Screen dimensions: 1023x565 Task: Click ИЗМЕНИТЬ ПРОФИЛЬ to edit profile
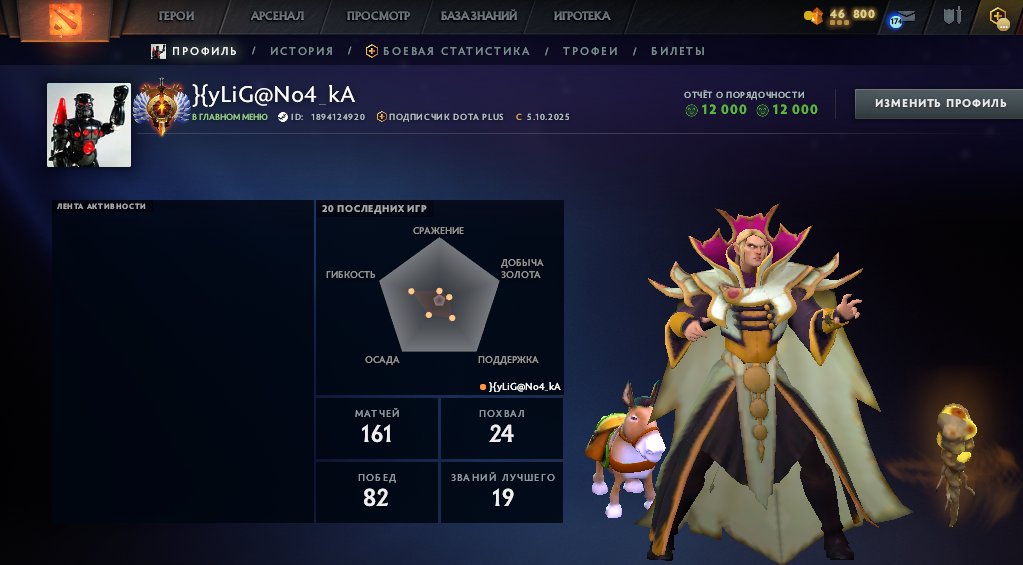940,104
